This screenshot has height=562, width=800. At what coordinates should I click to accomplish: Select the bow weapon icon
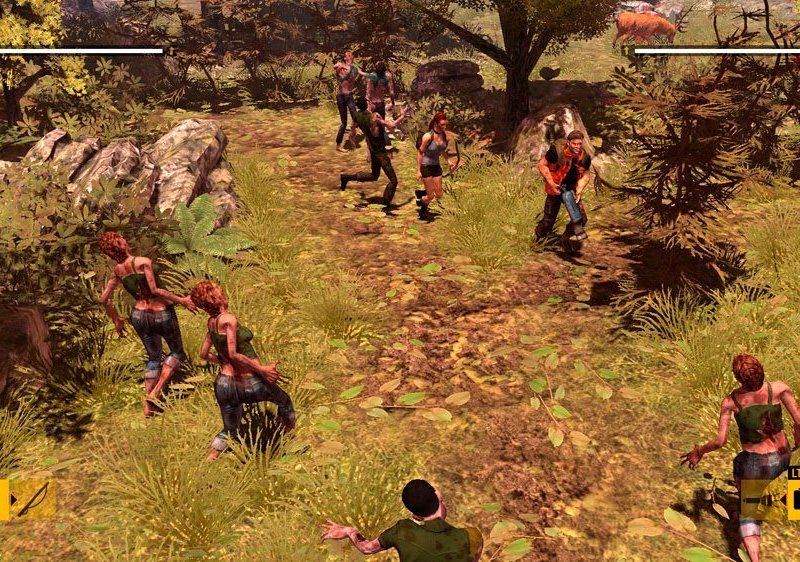click(32, 498)
